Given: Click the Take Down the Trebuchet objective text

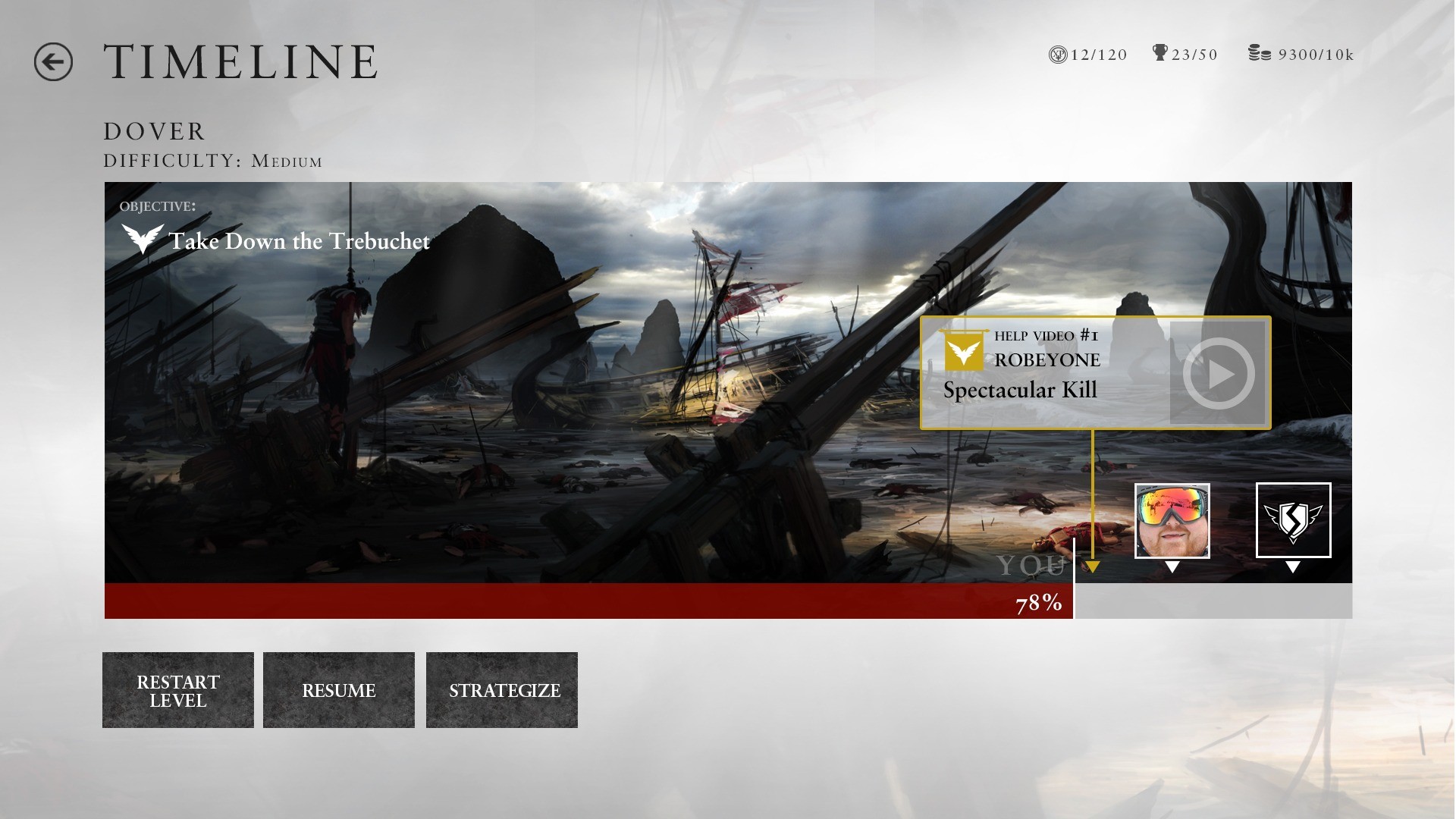Looking at the screenshot, I should point(300,241).
